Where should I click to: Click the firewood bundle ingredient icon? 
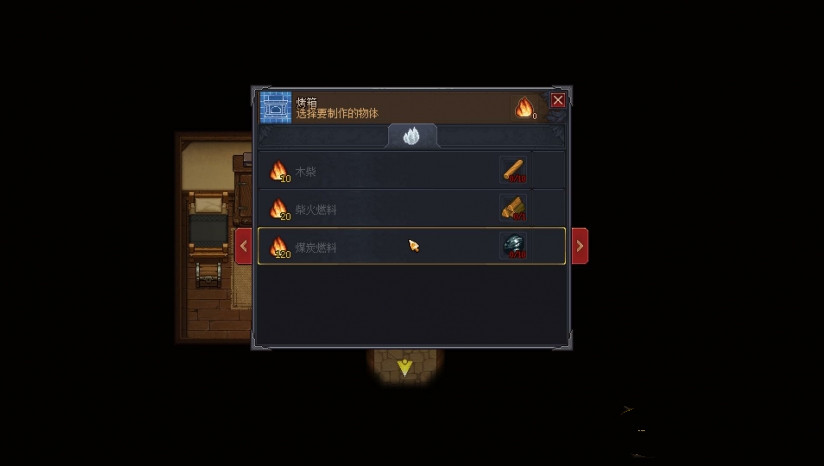point(514,208)
